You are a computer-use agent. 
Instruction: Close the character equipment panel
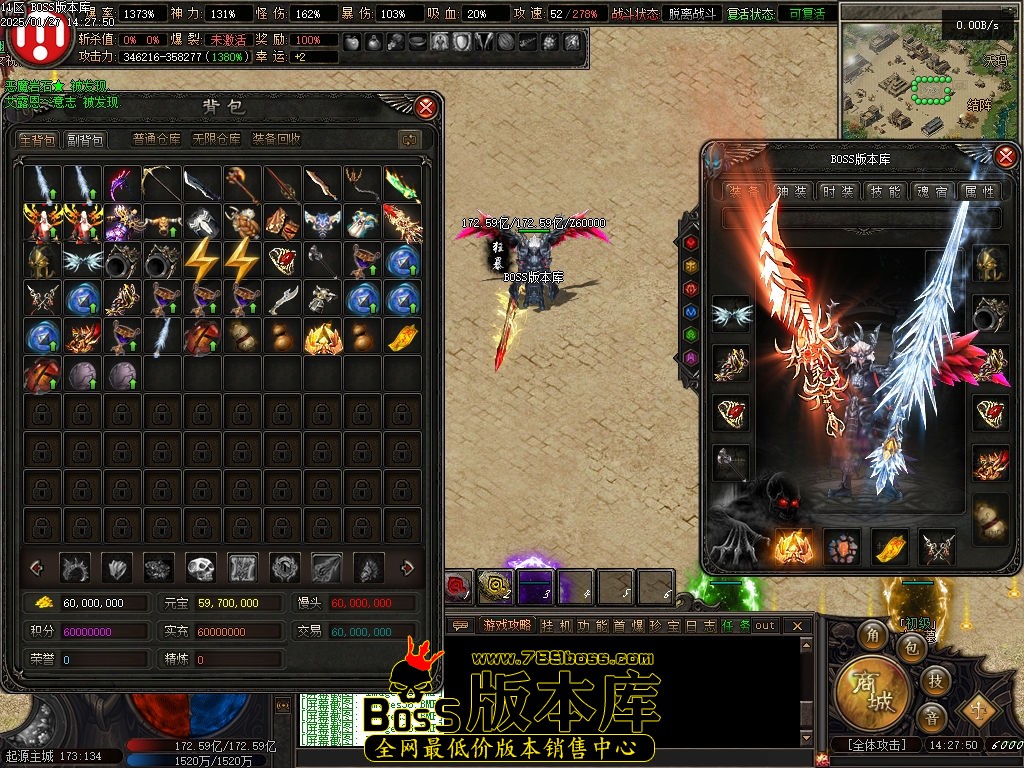[1007, 156]
